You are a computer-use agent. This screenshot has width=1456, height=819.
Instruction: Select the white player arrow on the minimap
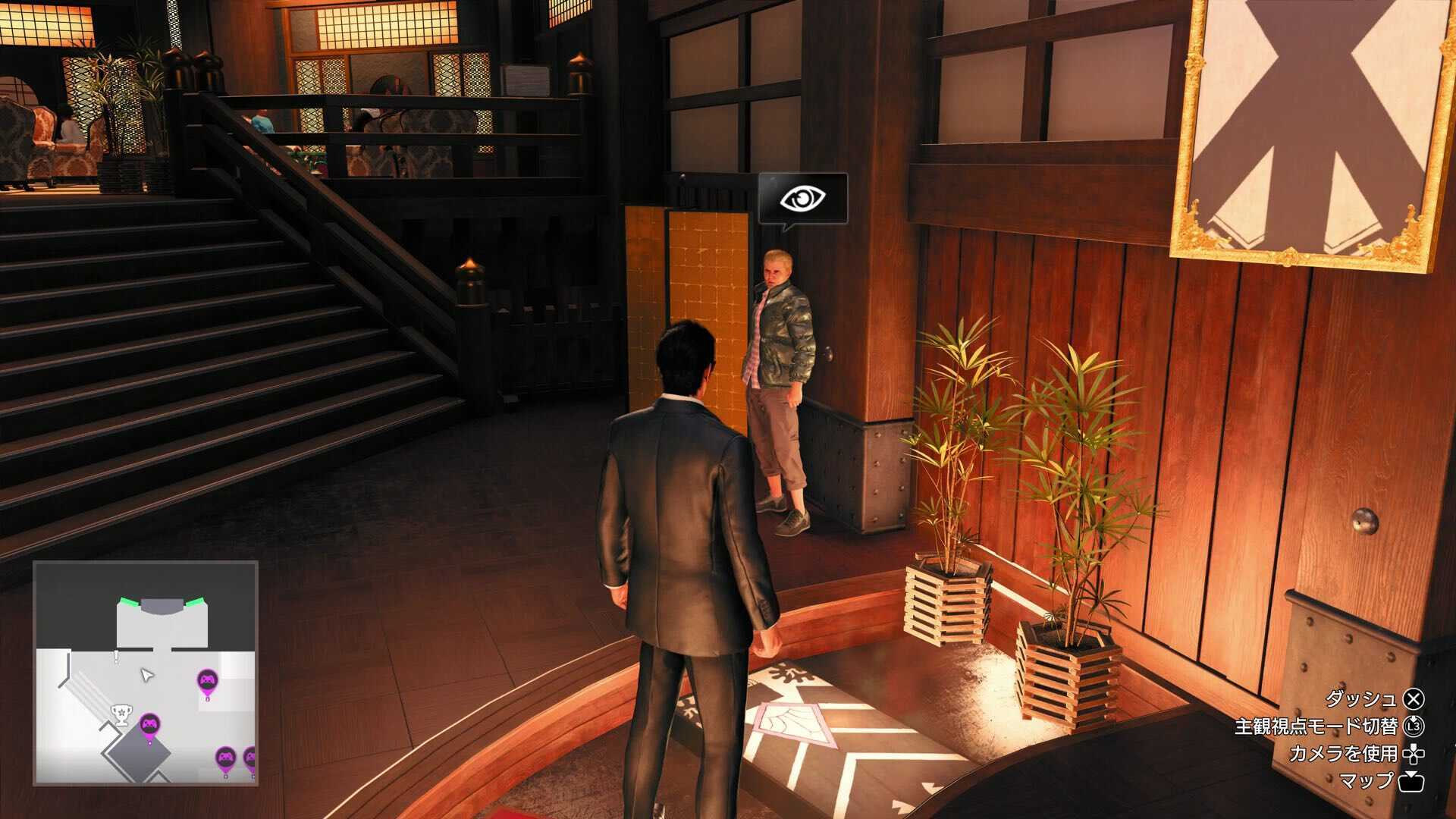(146, 675)
